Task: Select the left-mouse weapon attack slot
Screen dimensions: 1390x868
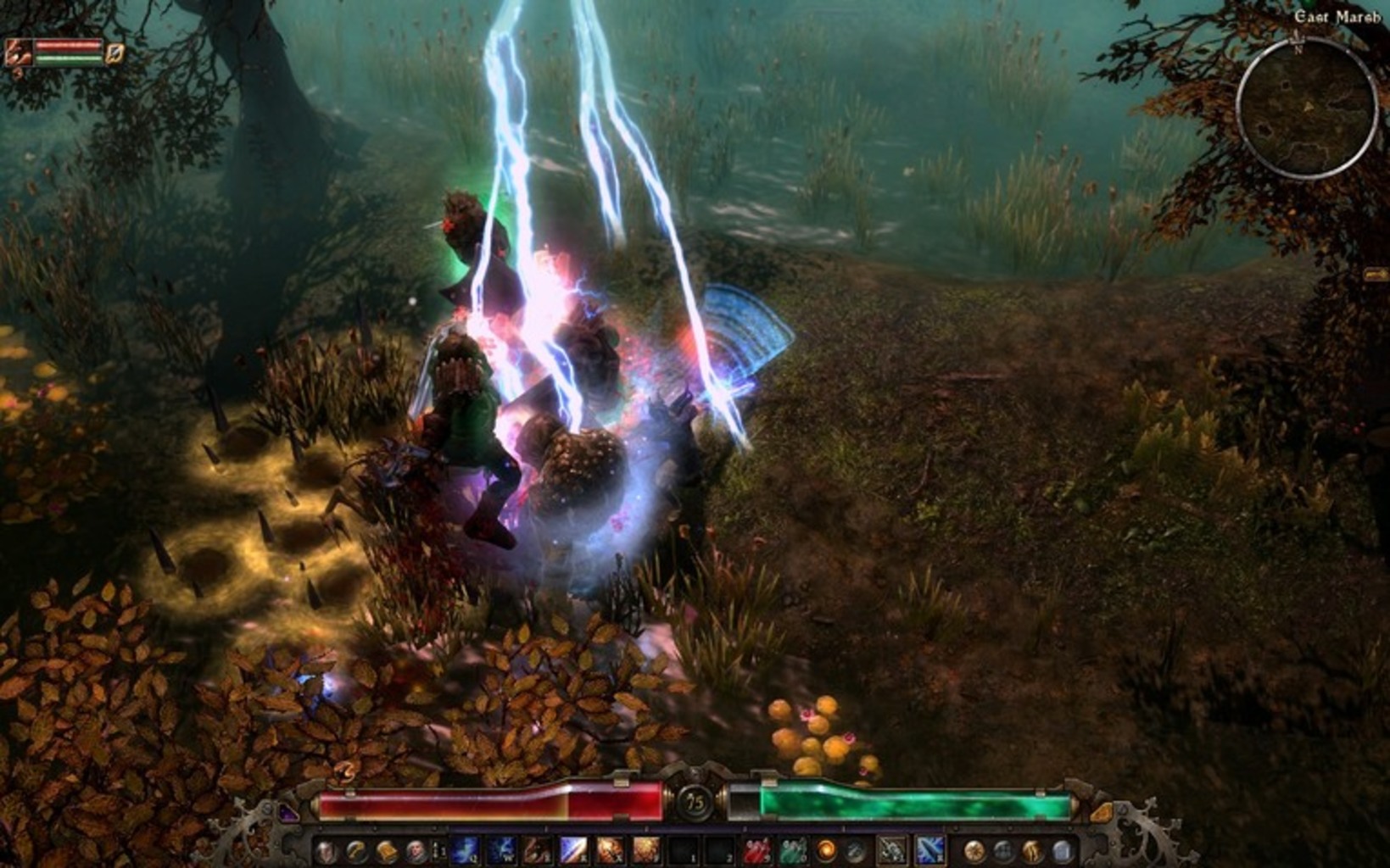Action: (891, 850)
